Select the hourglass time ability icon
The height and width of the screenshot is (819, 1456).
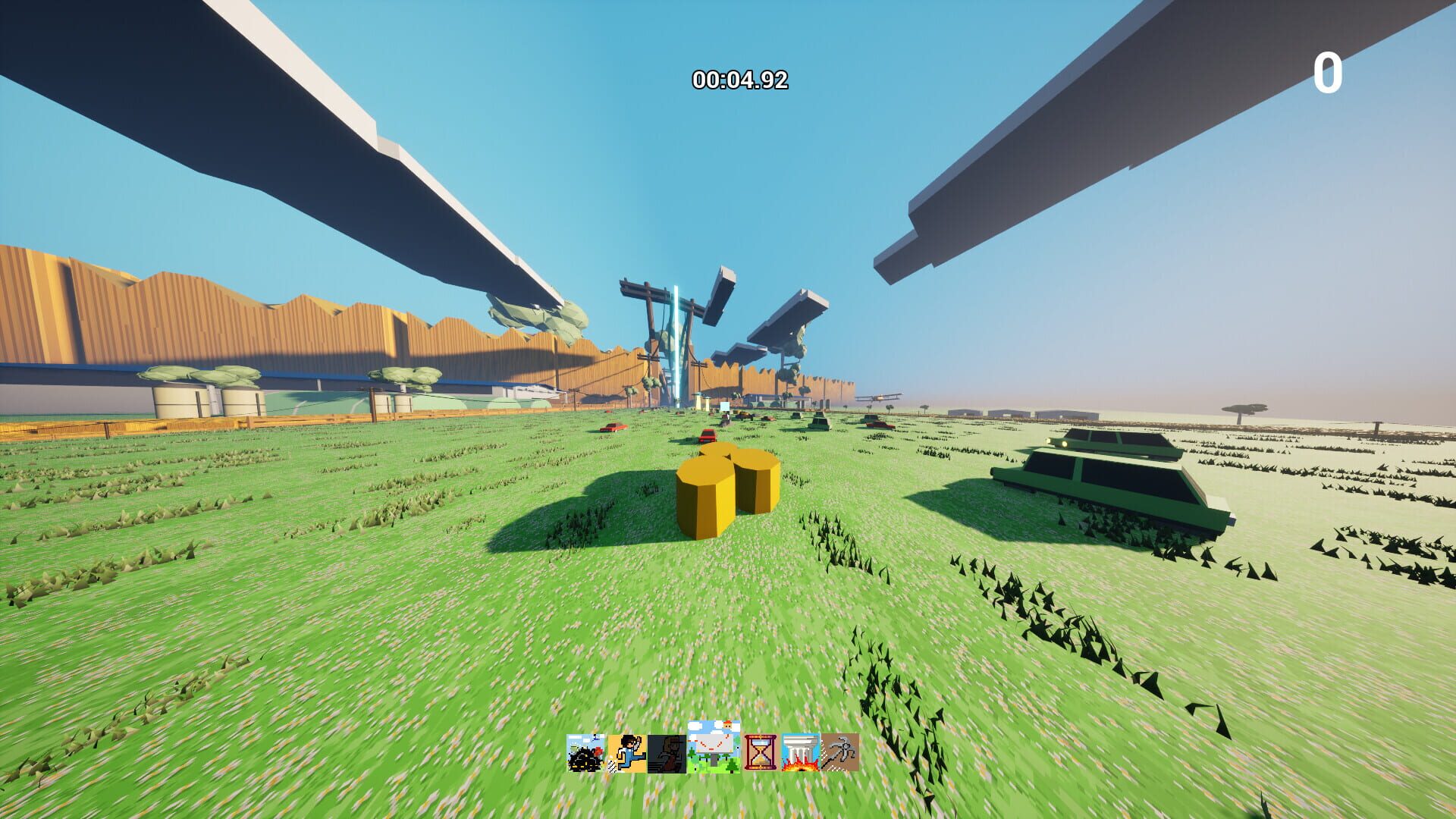(759, 752)
